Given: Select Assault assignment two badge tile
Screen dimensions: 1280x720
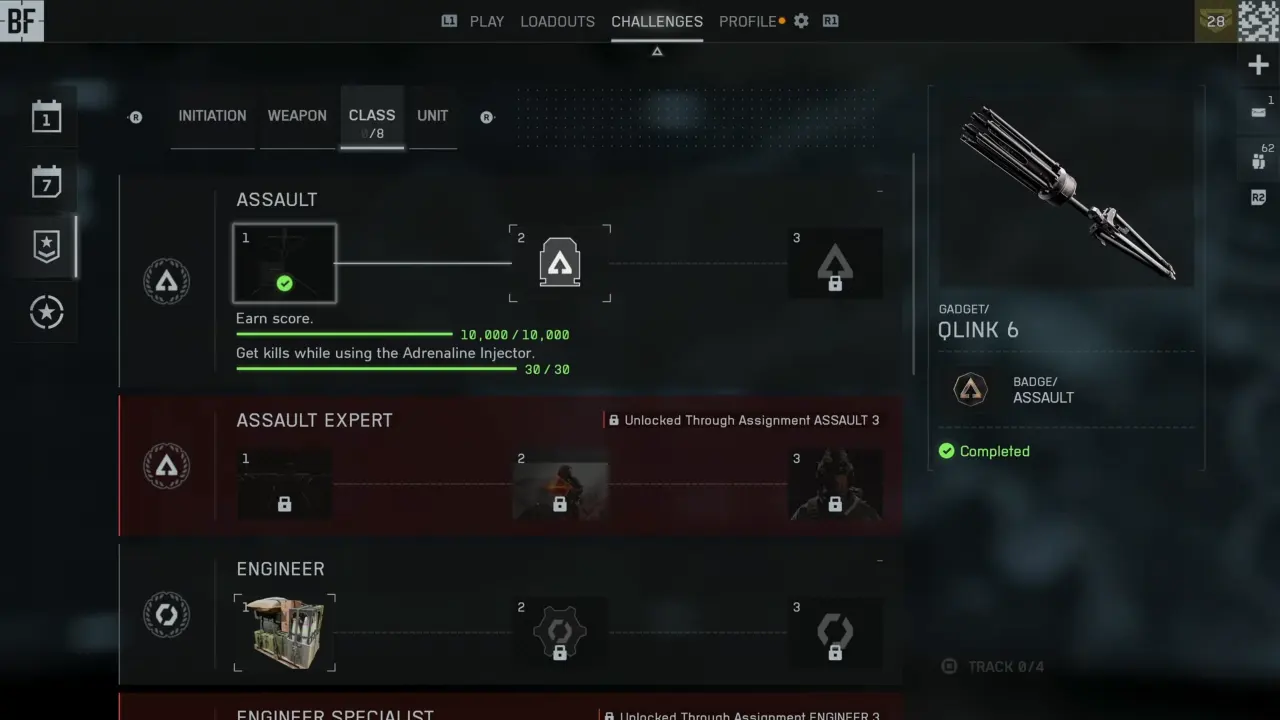Looking at the screenshot, I should coord(560,264).
